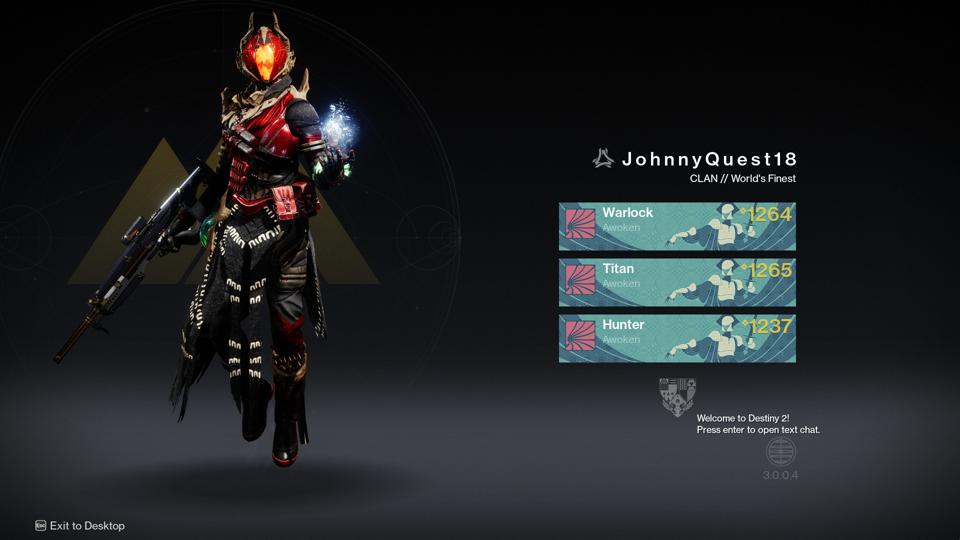Open the clan crest shield icon
Viewport: 960px width, 540px height.
click(677, 396)
